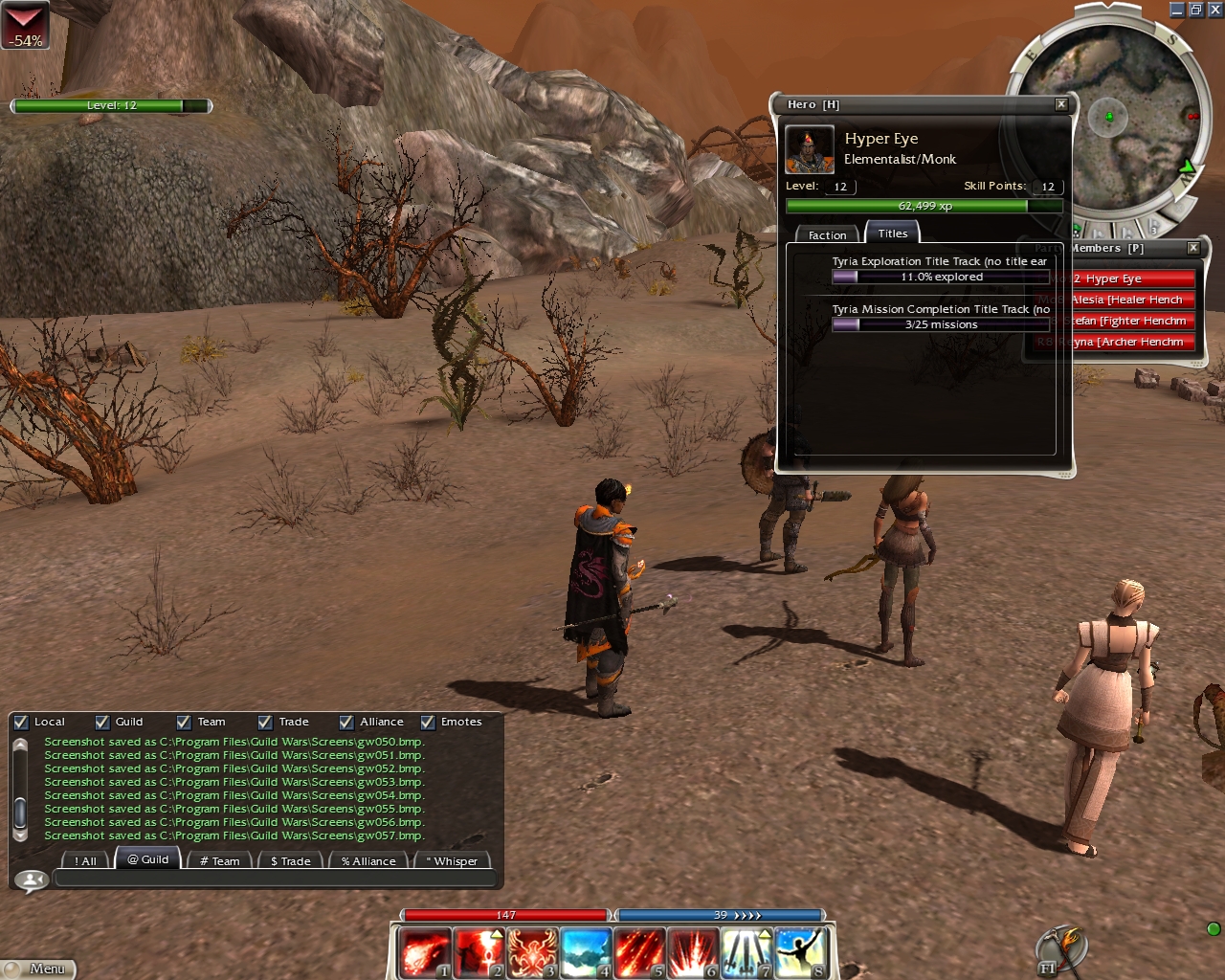The height and width of the screenshot is (980, 1225).
Task: Close the Hero panel
Action: (1060, 104)
